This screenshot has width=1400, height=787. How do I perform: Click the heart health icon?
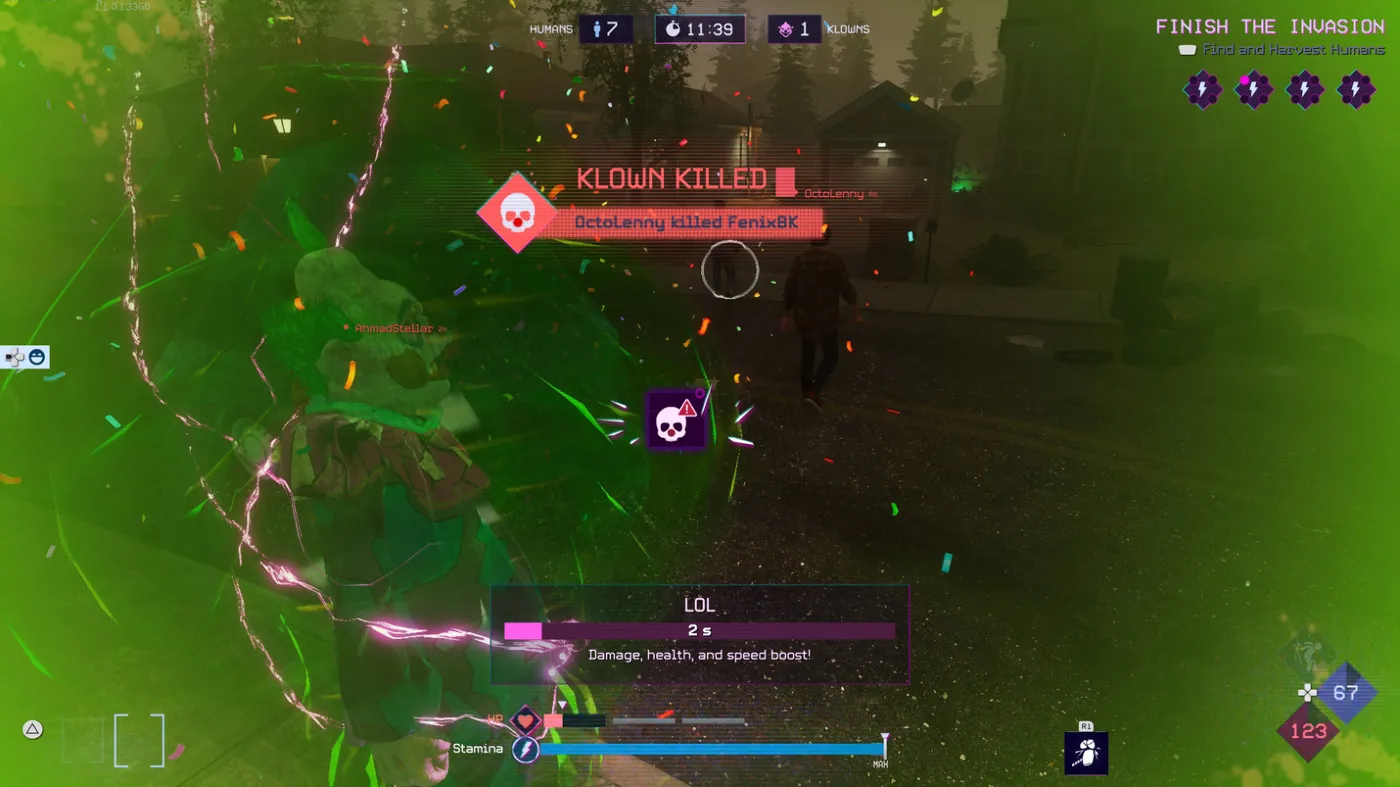pyautogui.click(x=525, y=720)
